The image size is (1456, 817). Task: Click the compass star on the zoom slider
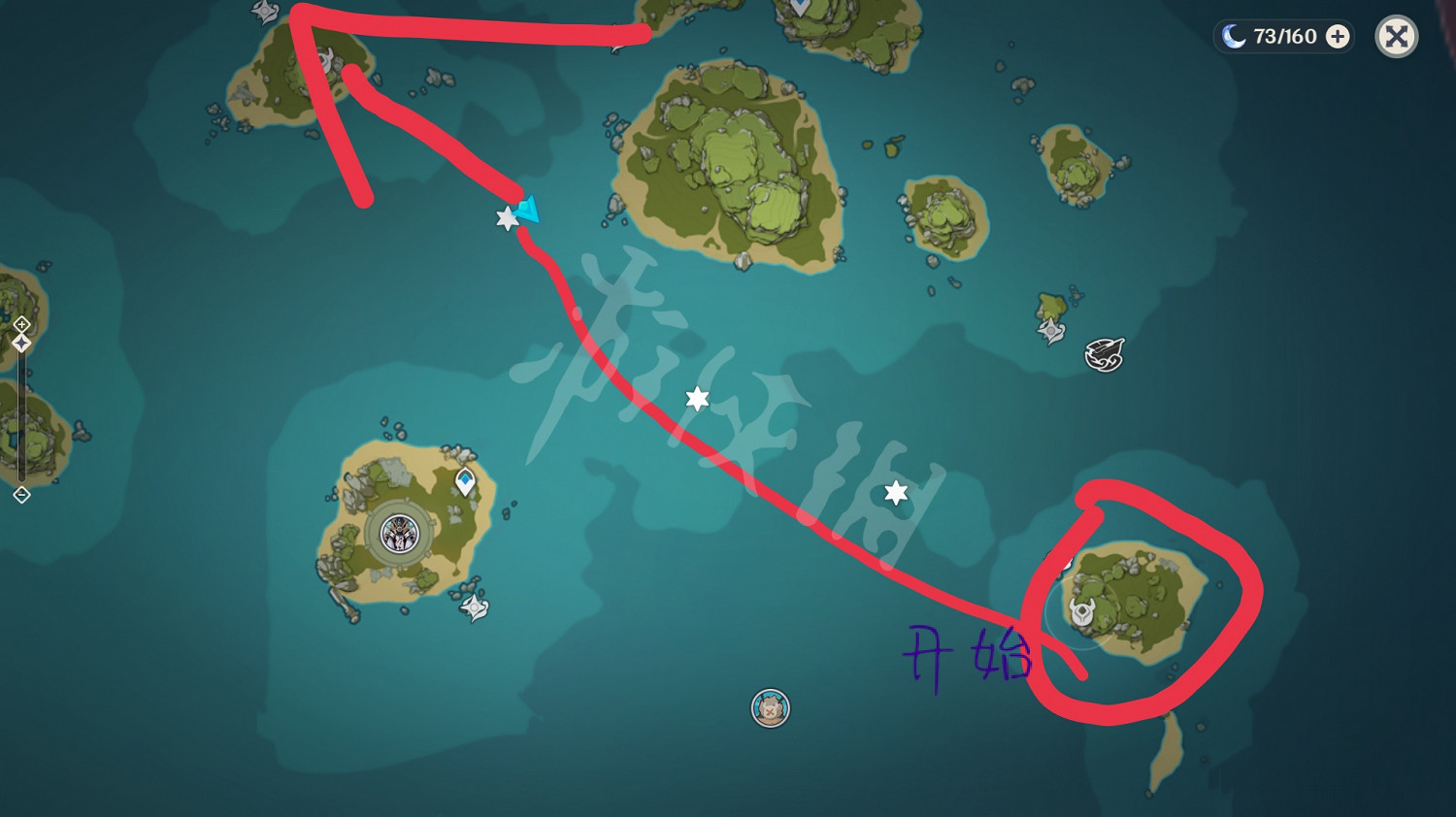tap(21, 343)
